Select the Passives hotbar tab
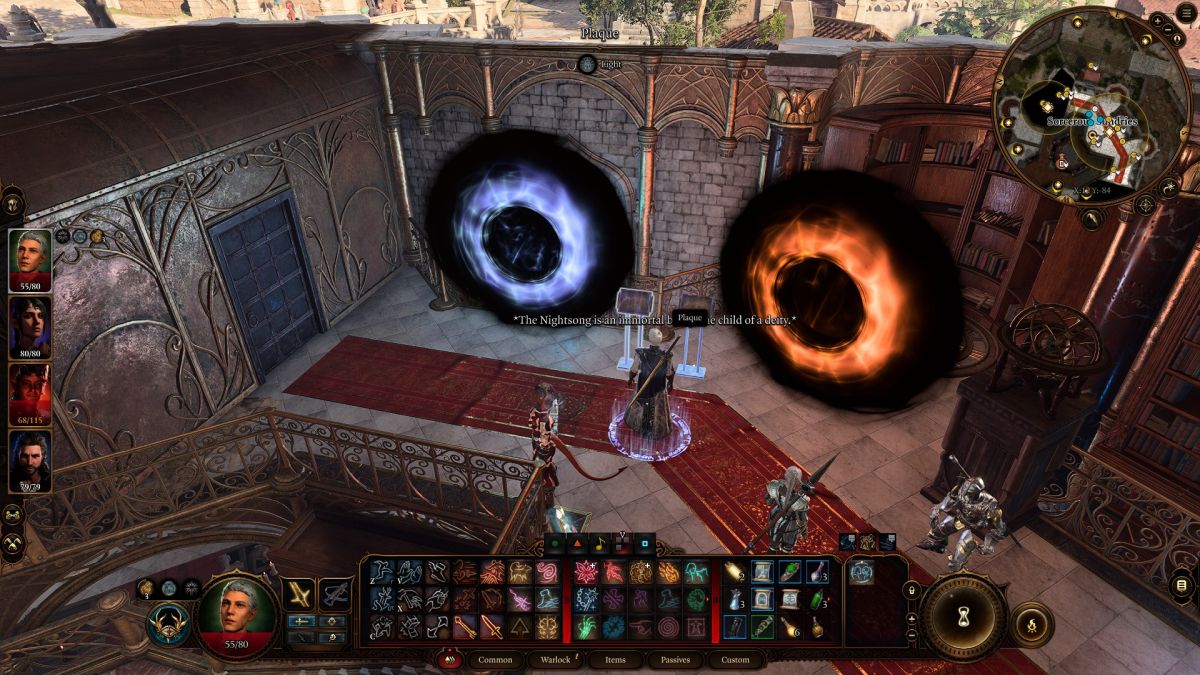1200x675 pixels. point(675,660)
